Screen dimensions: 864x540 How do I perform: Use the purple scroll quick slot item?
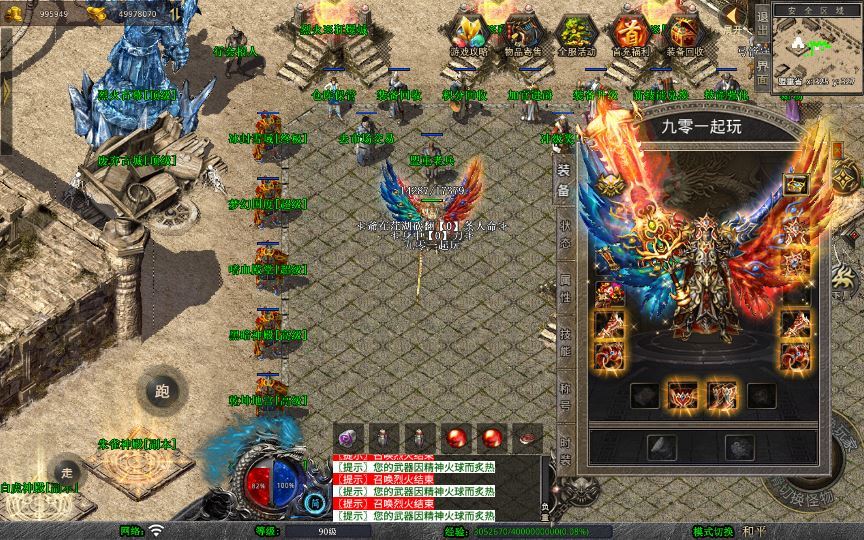[x=350, y=437]
